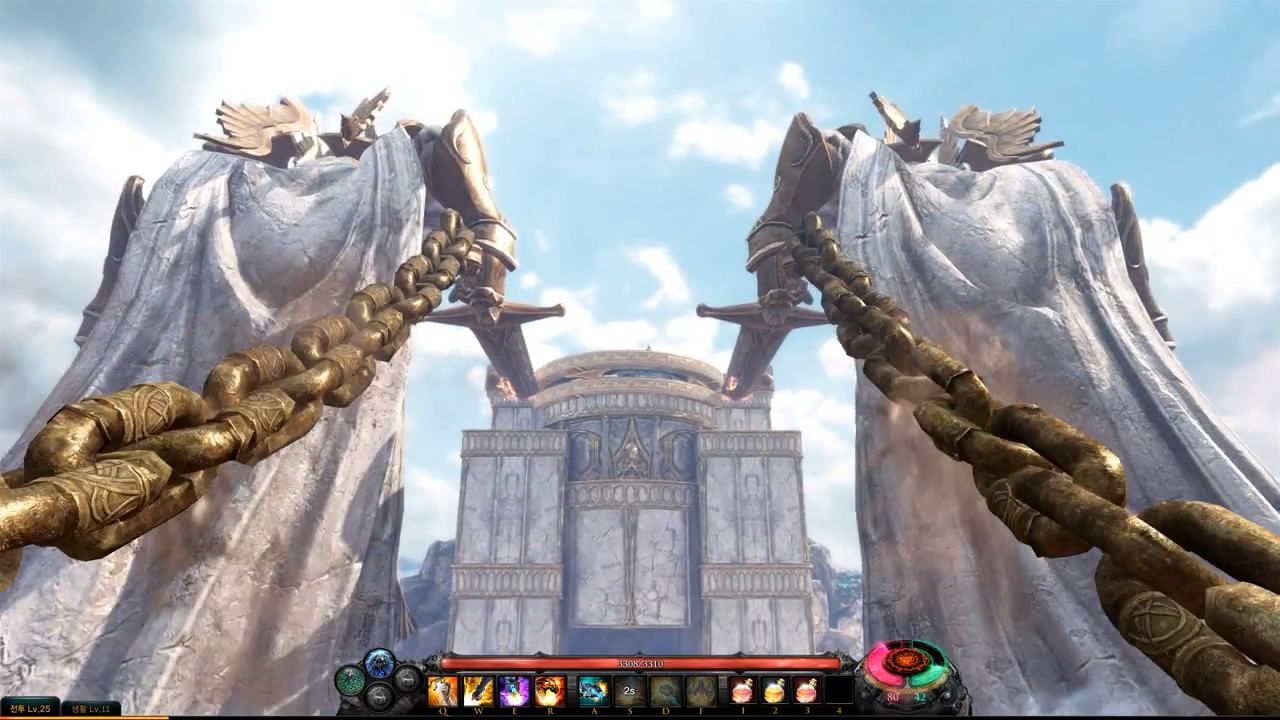Image resolution: width=1280 pixels, height=720 pixels.
Task: Switch to the 전투 Lv.25 combat tab
Action: [30, 709]
